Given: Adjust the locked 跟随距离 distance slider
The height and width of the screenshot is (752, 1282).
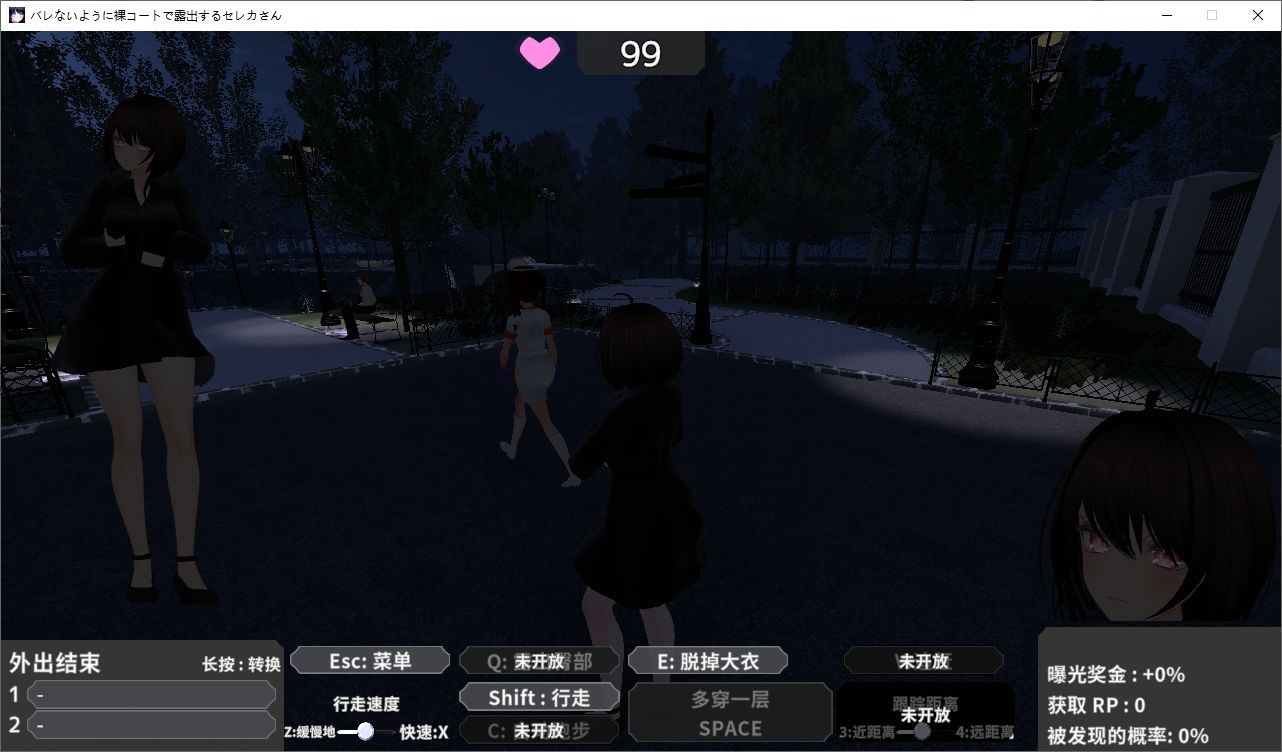Looking at the screenshot, I should [x=922, y=731].
